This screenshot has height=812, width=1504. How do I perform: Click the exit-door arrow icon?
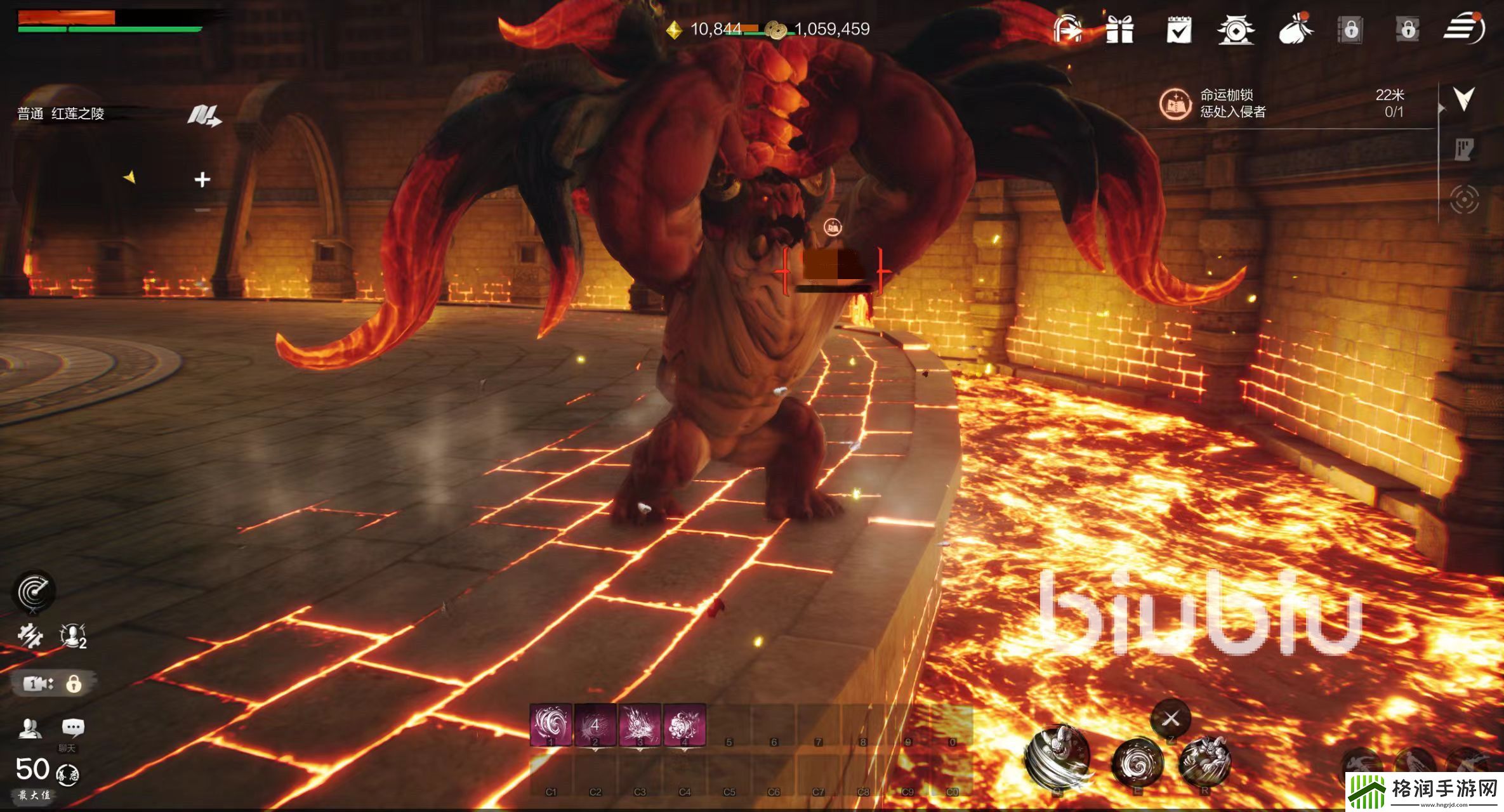click(1067, 29)
